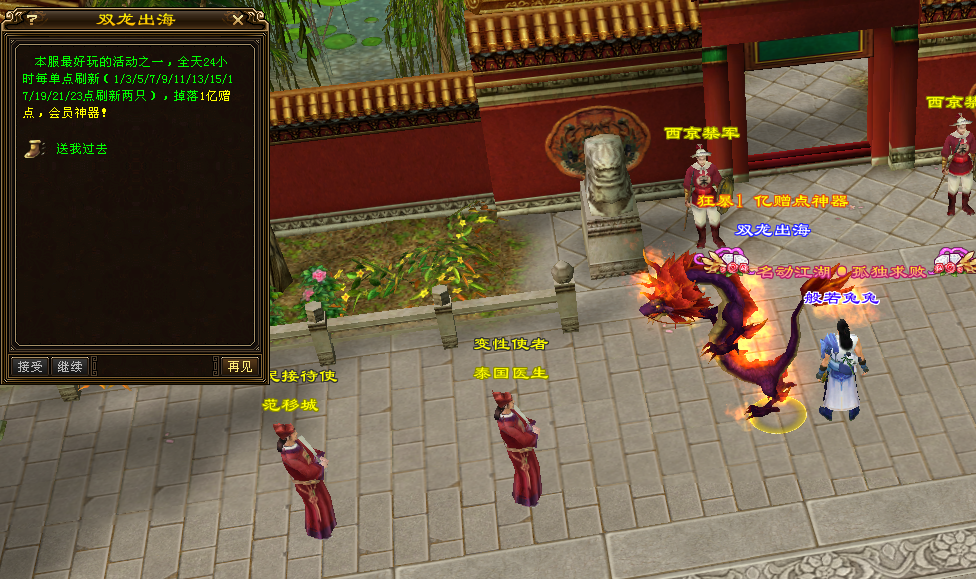Say goodbye with the 再见 button

click(239, 366)
